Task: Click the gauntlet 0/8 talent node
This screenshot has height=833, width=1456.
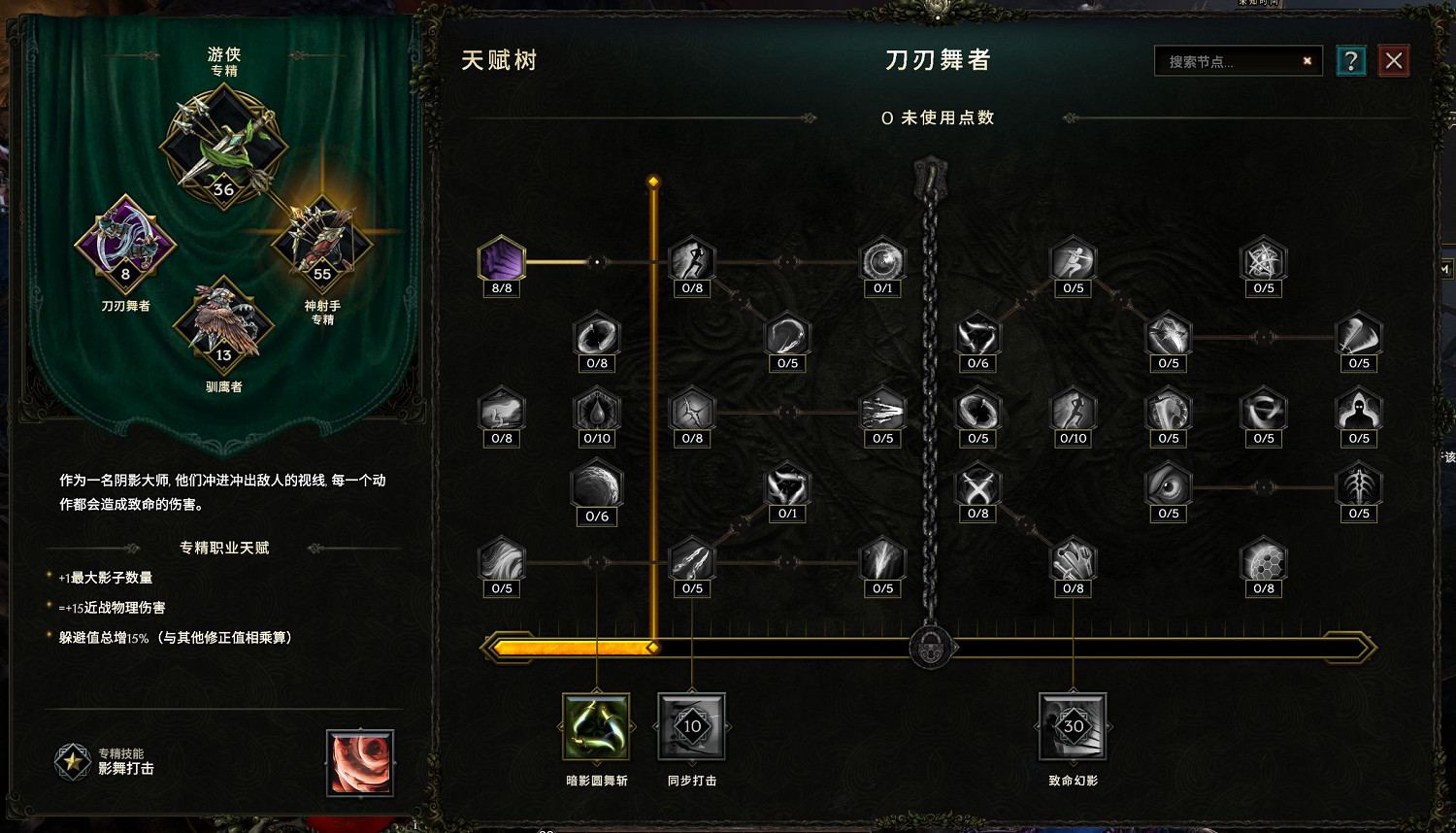Action: click(1074, 562)
